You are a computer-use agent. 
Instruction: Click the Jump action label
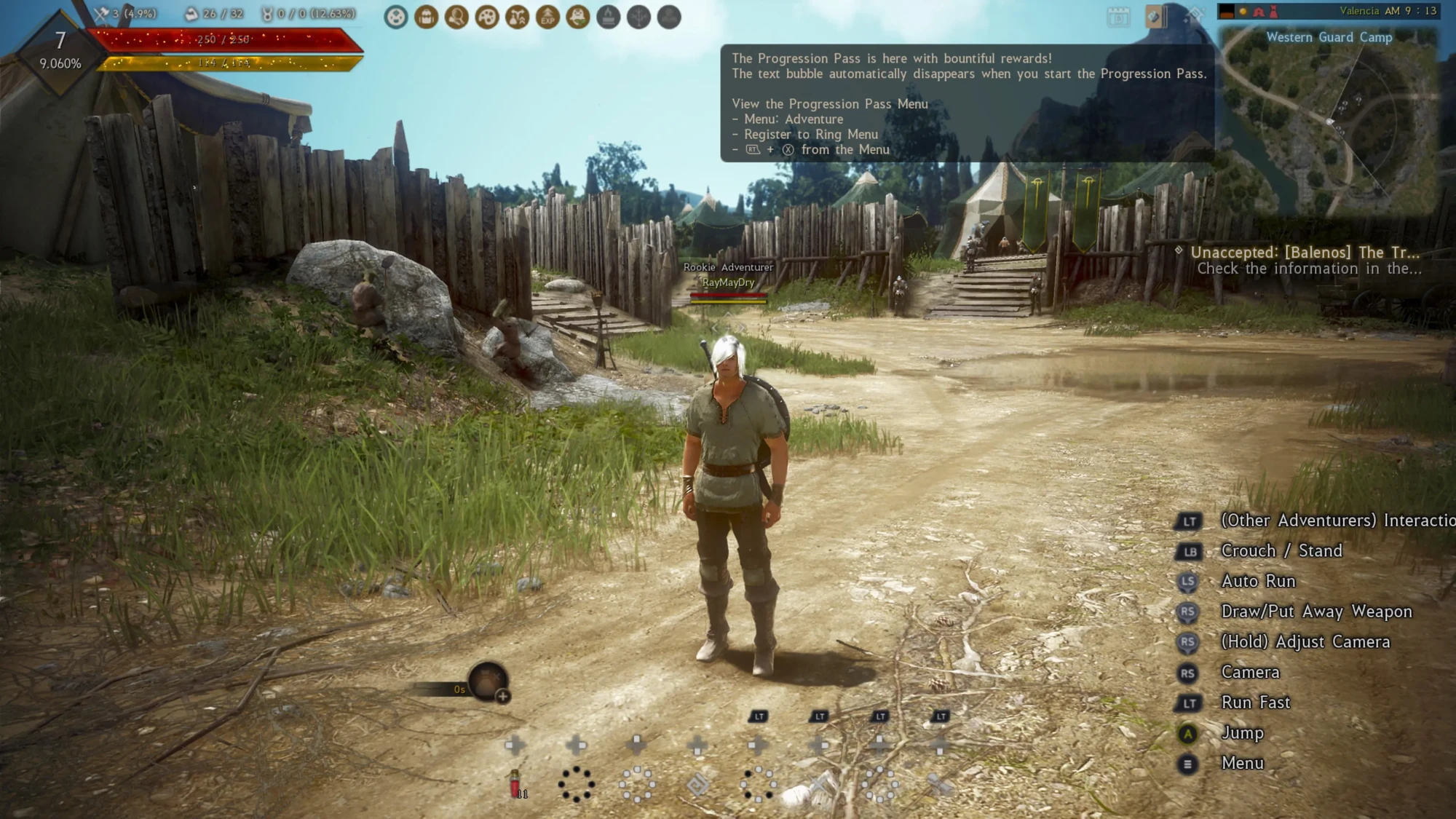click(1243, 732)
